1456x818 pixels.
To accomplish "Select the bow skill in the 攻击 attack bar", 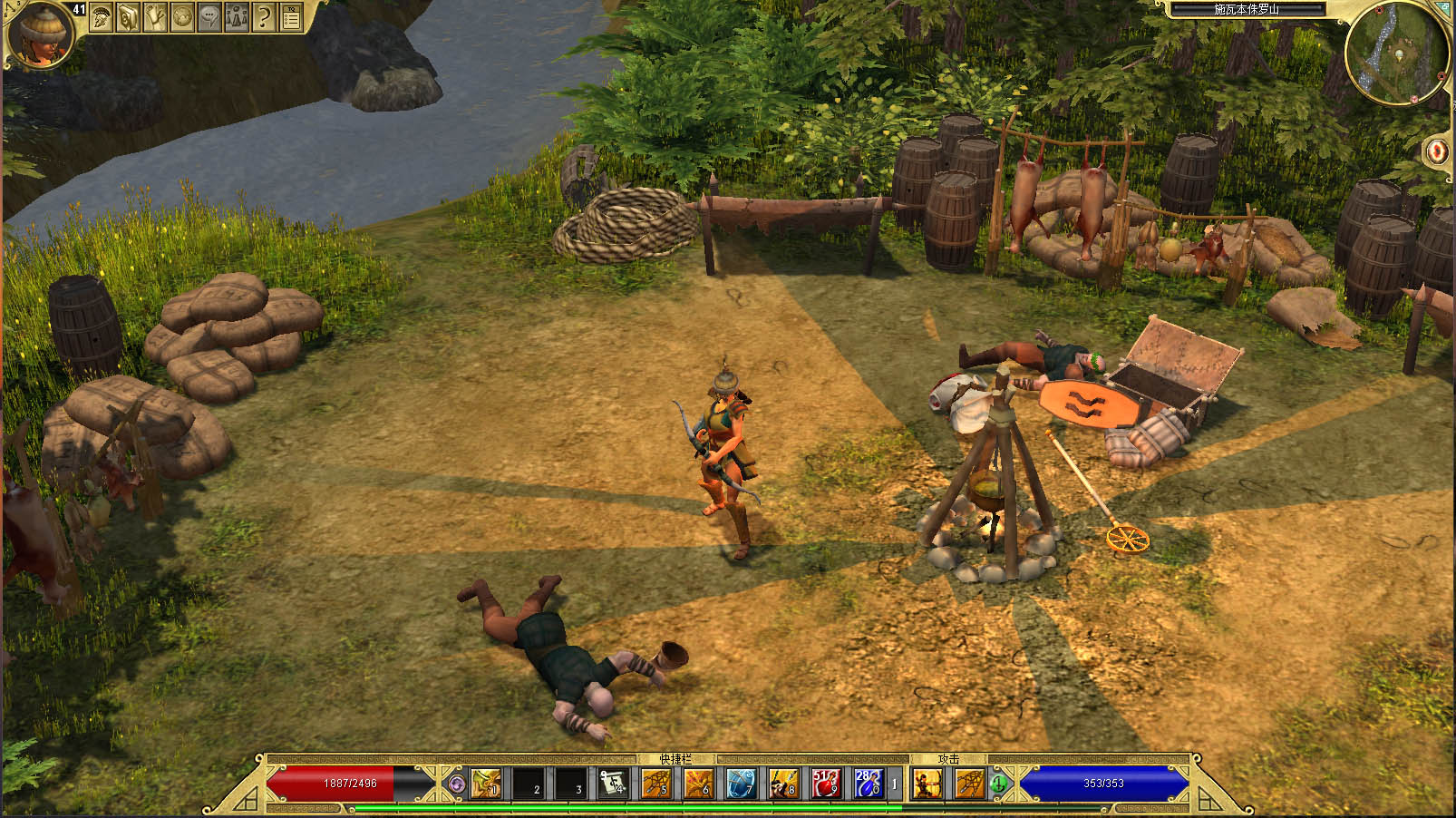I will click(928, 784).
